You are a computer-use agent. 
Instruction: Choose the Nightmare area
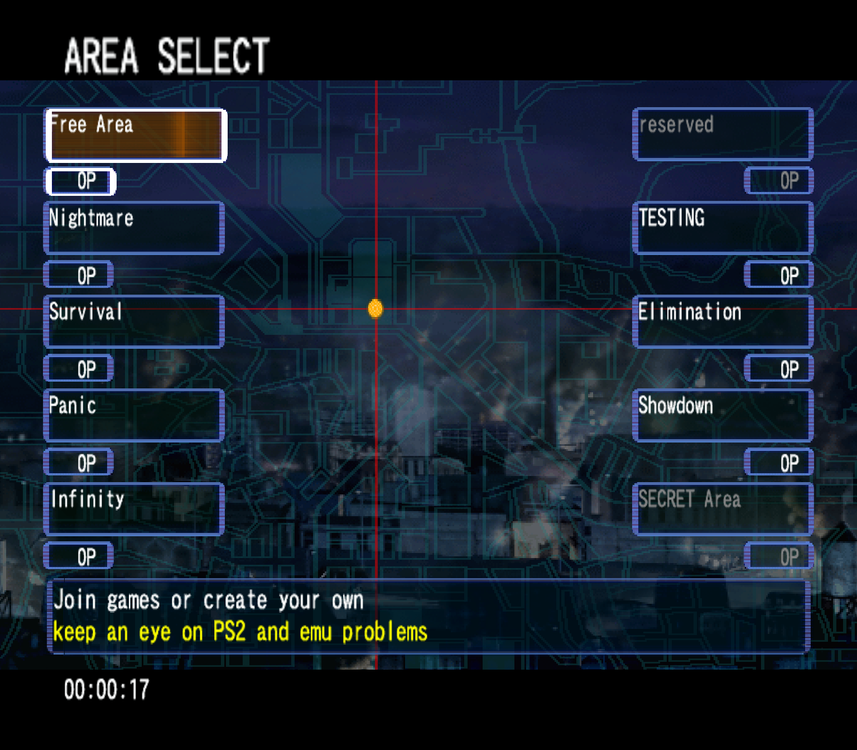[x=134, y=228]
